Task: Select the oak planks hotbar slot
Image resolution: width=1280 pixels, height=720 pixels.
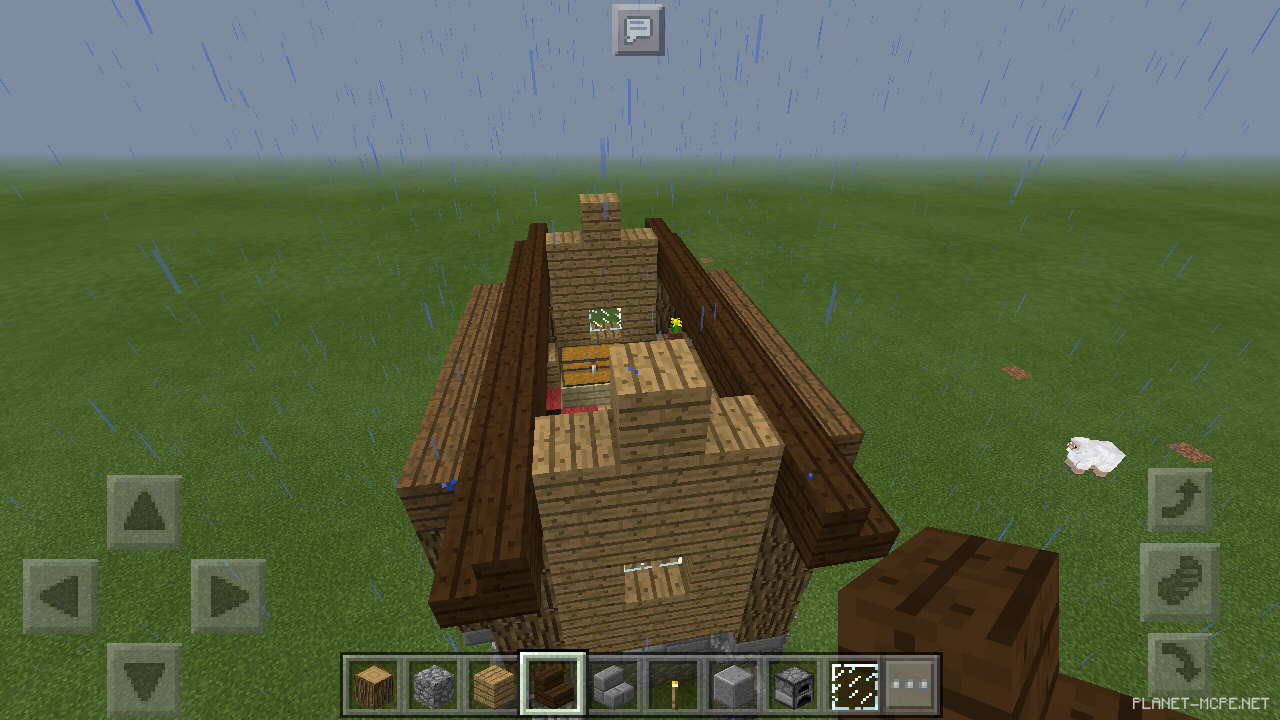Action: 490,685
